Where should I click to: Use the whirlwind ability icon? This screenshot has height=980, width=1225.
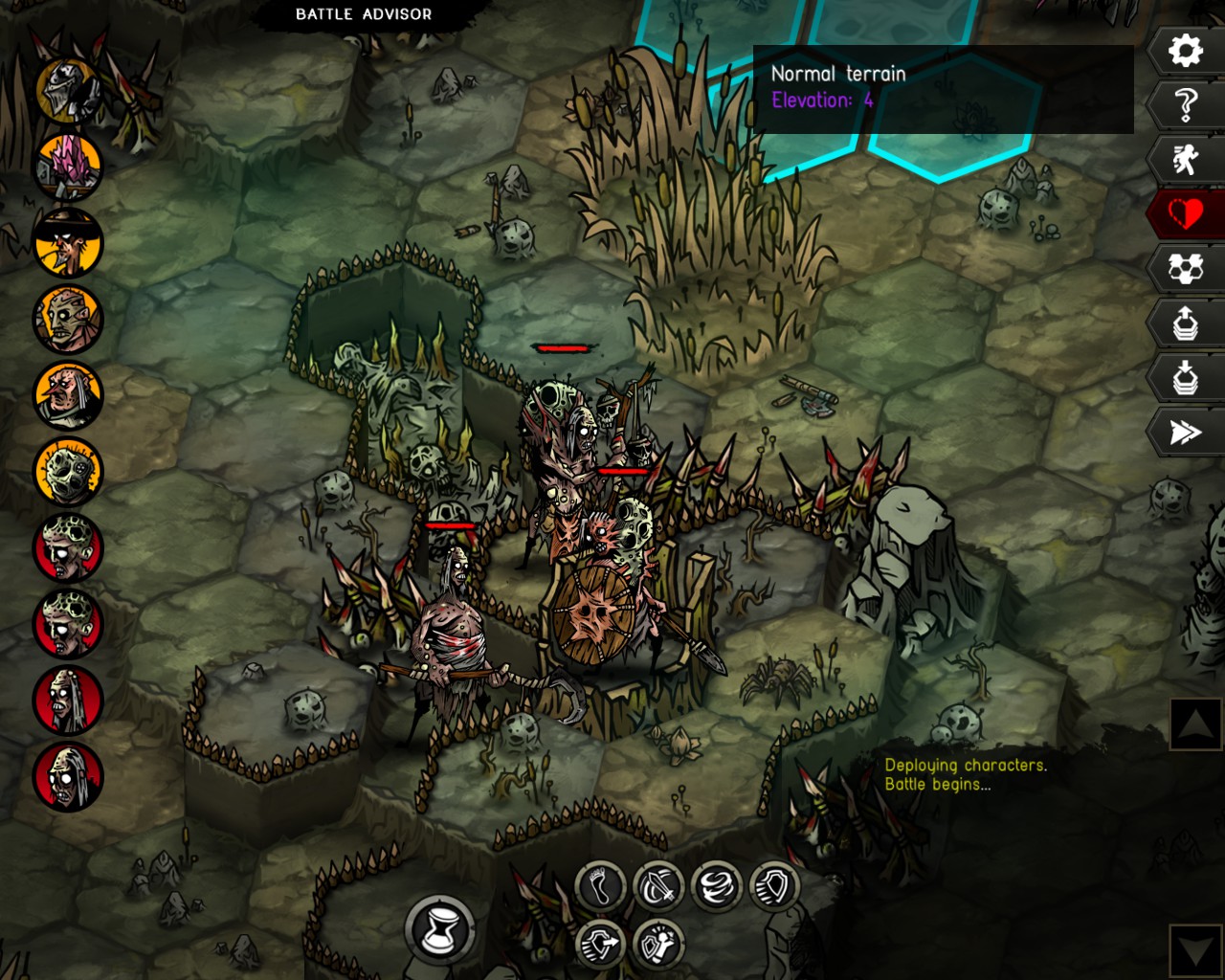click(x=716, y=886)
